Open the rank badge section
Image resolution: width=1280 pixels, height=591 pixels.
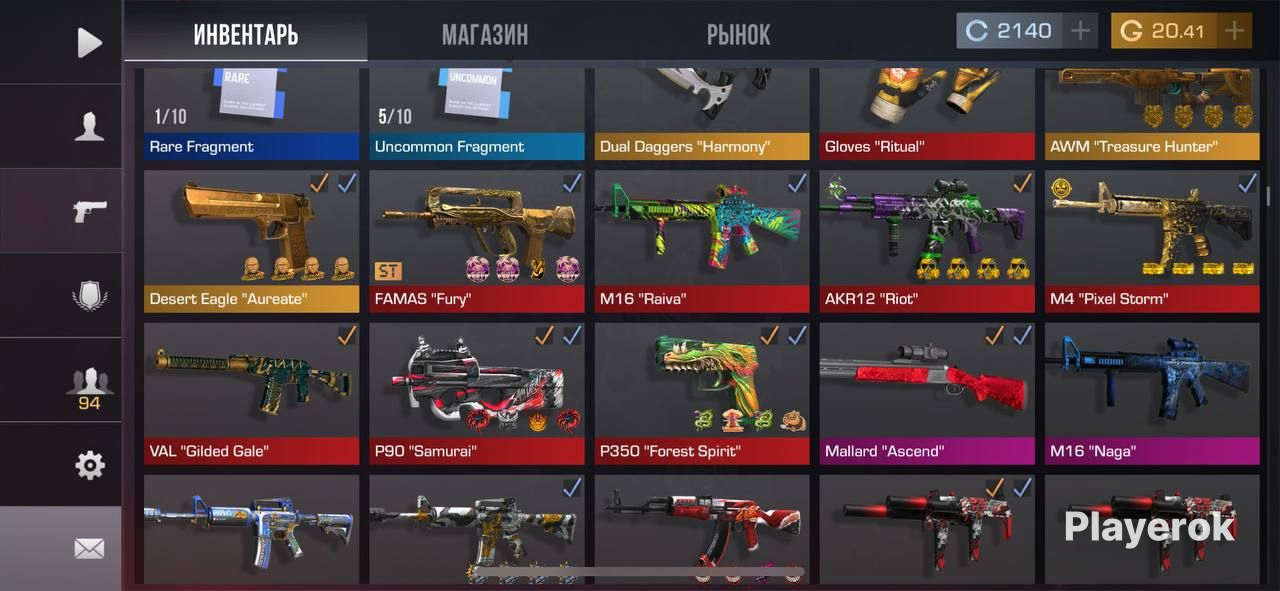(89, 296)
